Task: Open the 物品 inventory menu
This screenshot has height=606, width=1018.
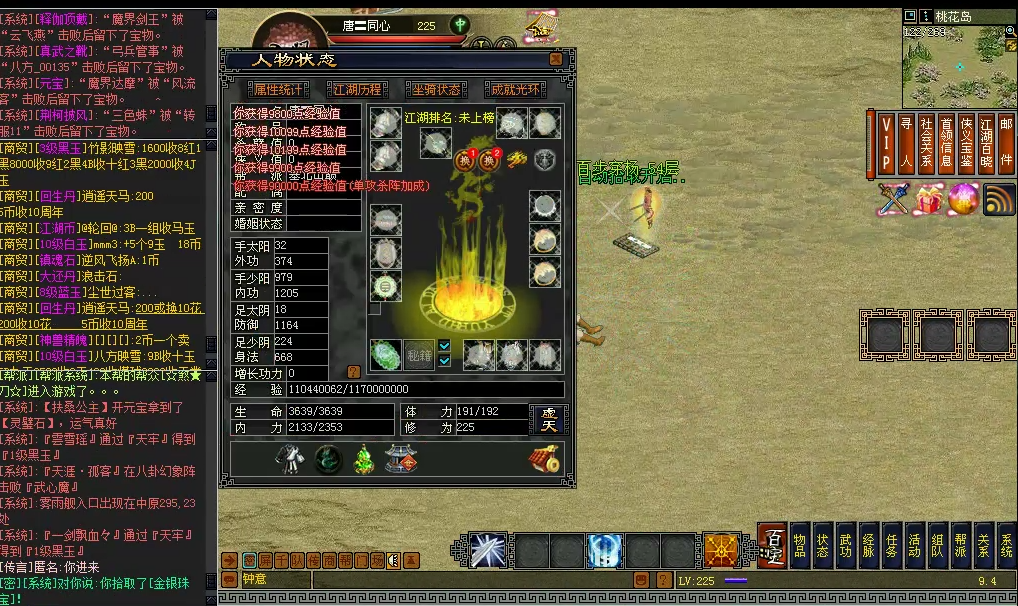Action: [x=800, y=545]
